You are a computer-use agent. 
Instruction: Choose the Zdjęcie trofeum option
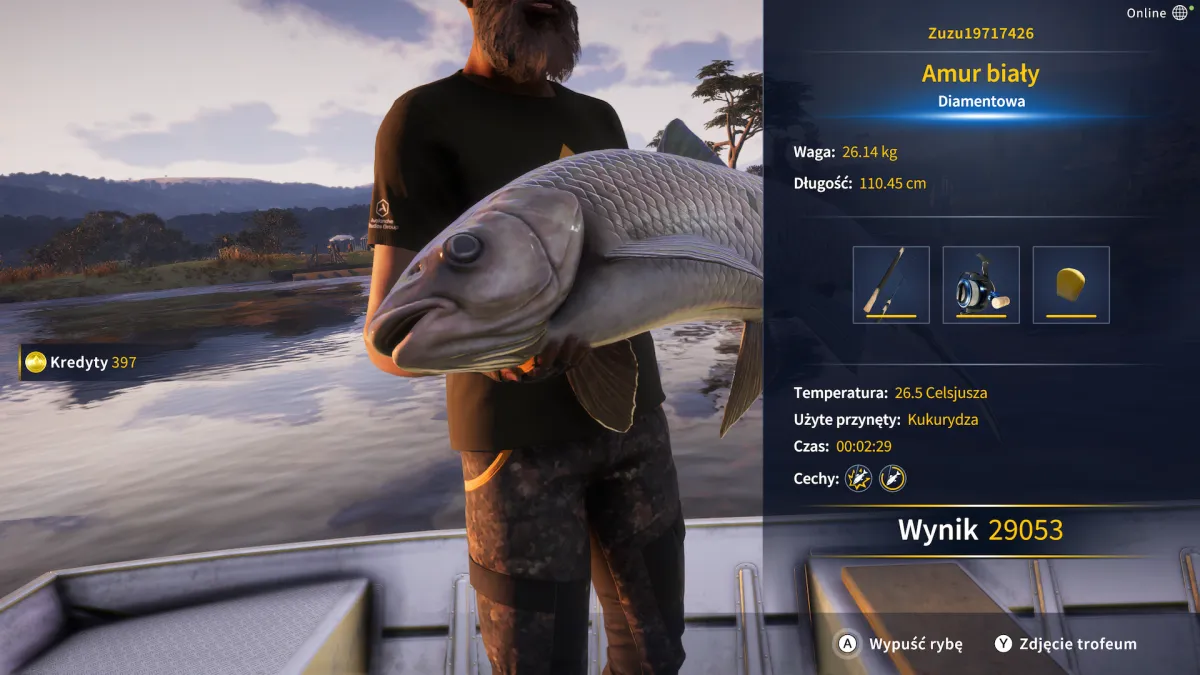pyautogui.click(x=1066, y=644)
